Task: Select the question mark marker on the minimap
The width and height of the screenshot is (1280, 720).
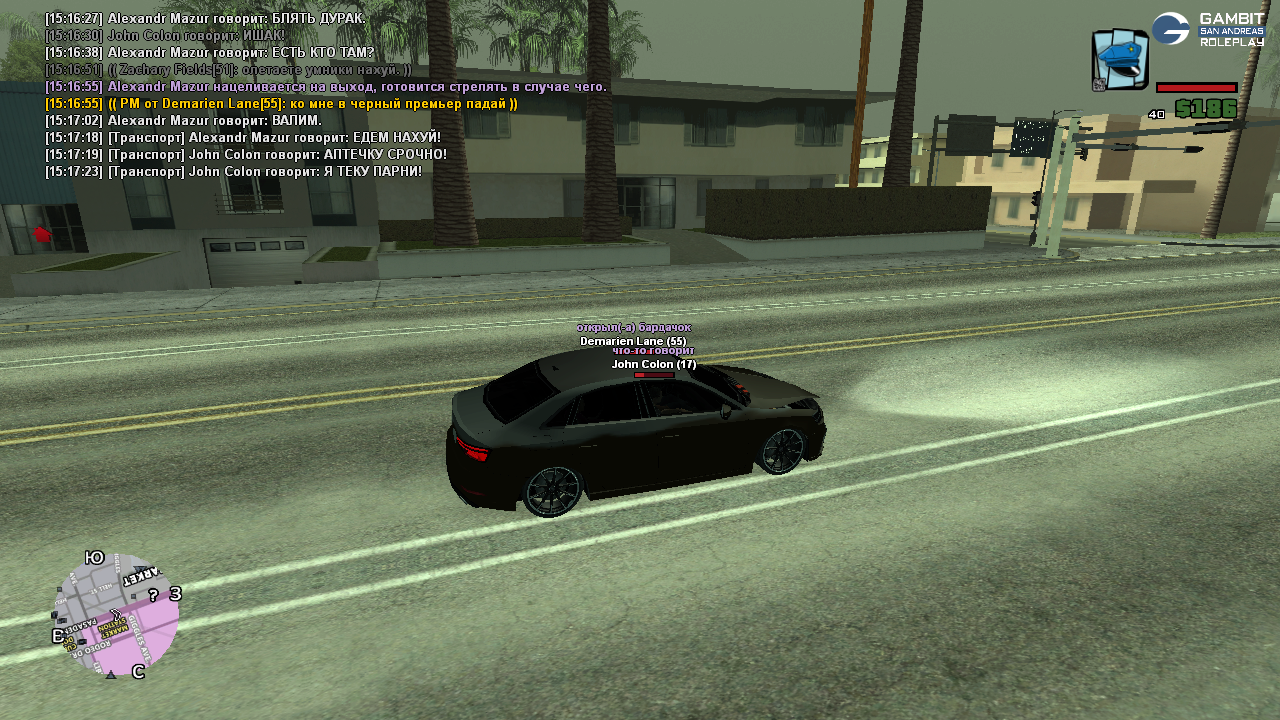Action: tap(153, 595)
